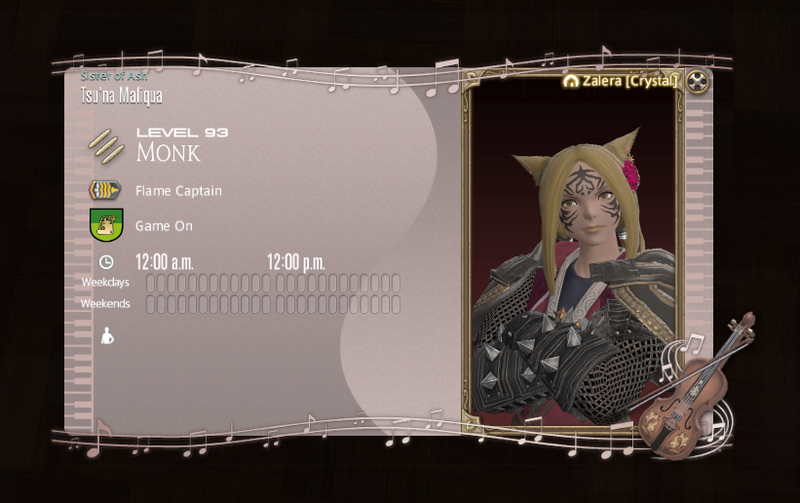Click the Monk job icon

105,147
